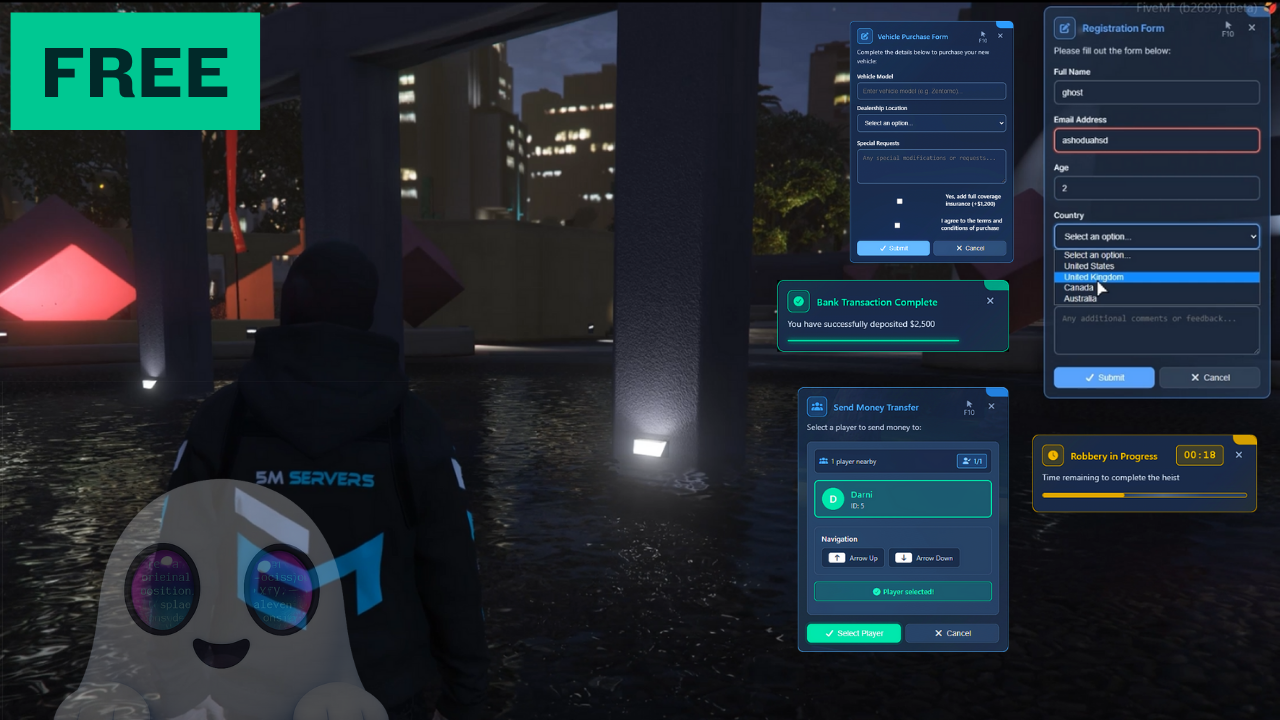Image resolution: width=1280 pixels, height=720 pixels.
Task: Cancel the Registration Form
Action: point(1209,377)
